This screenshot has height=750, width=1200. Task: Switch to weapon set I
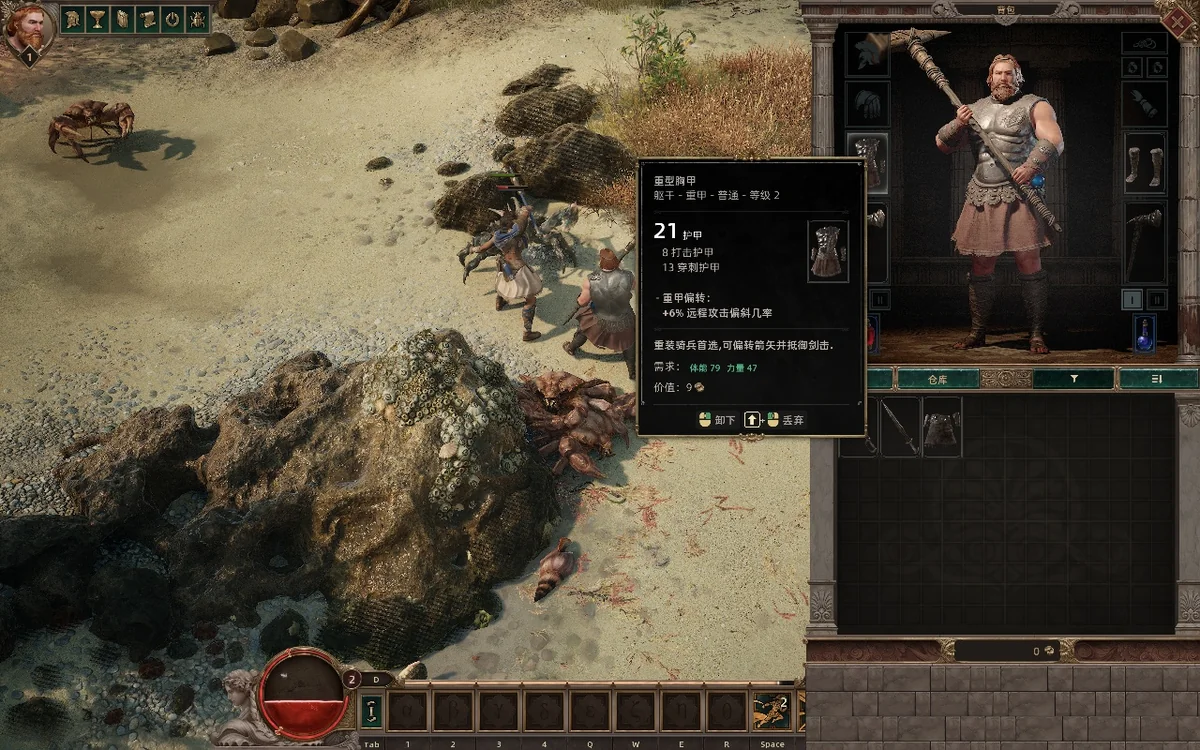1131,299
